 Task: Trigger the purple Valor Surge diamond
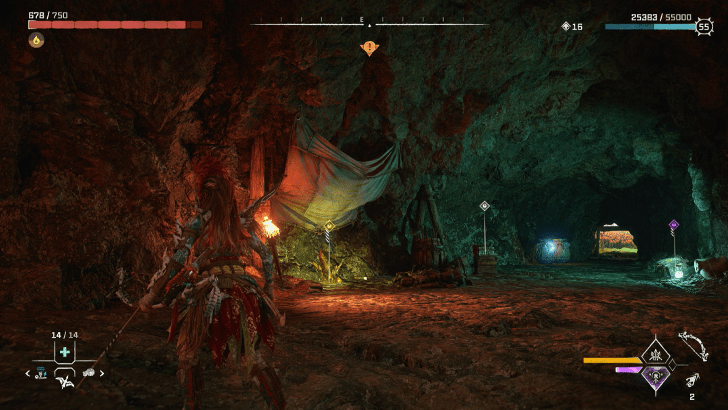pos(656,376)
